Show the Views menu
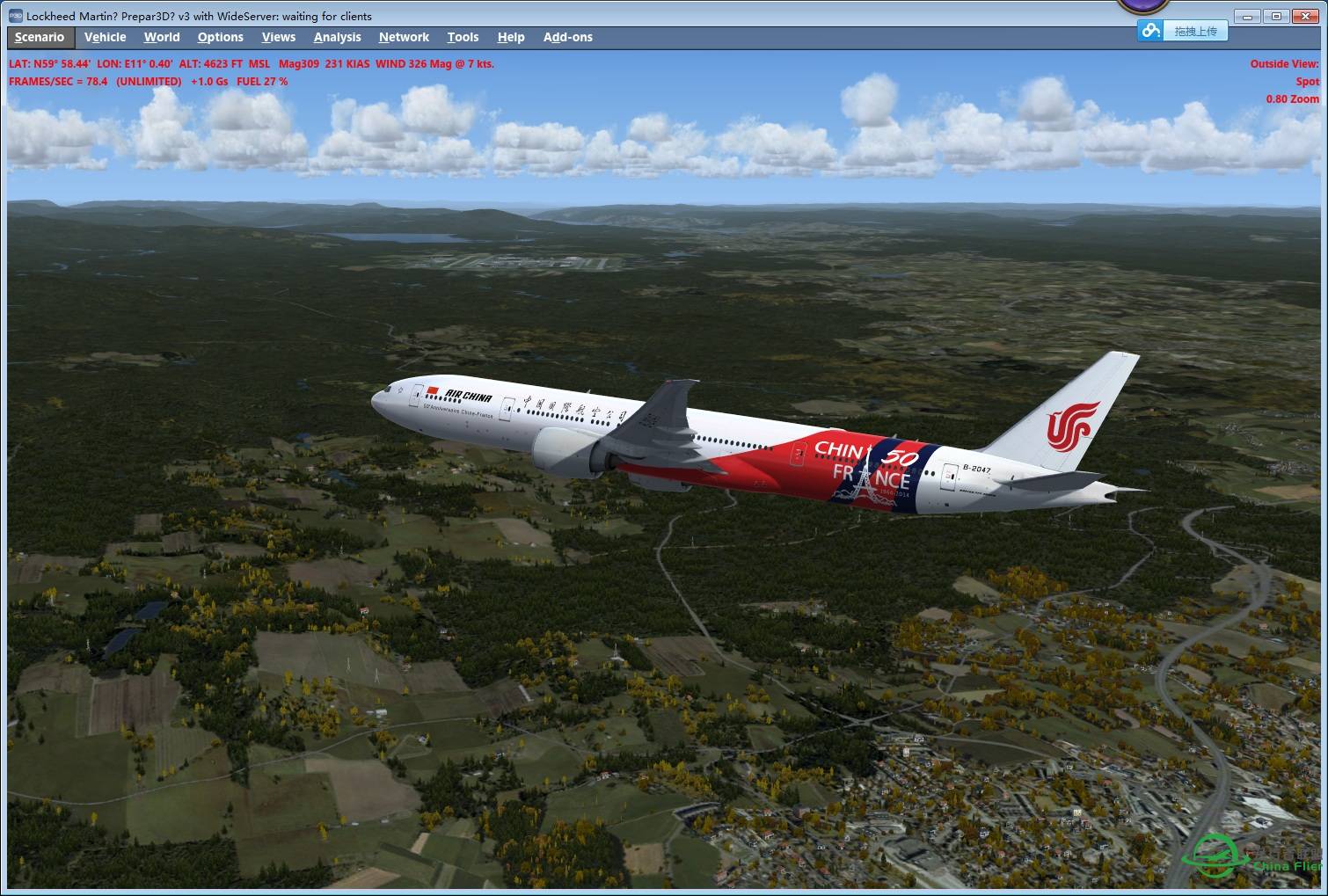1328x896 pixels. point(278,37)
